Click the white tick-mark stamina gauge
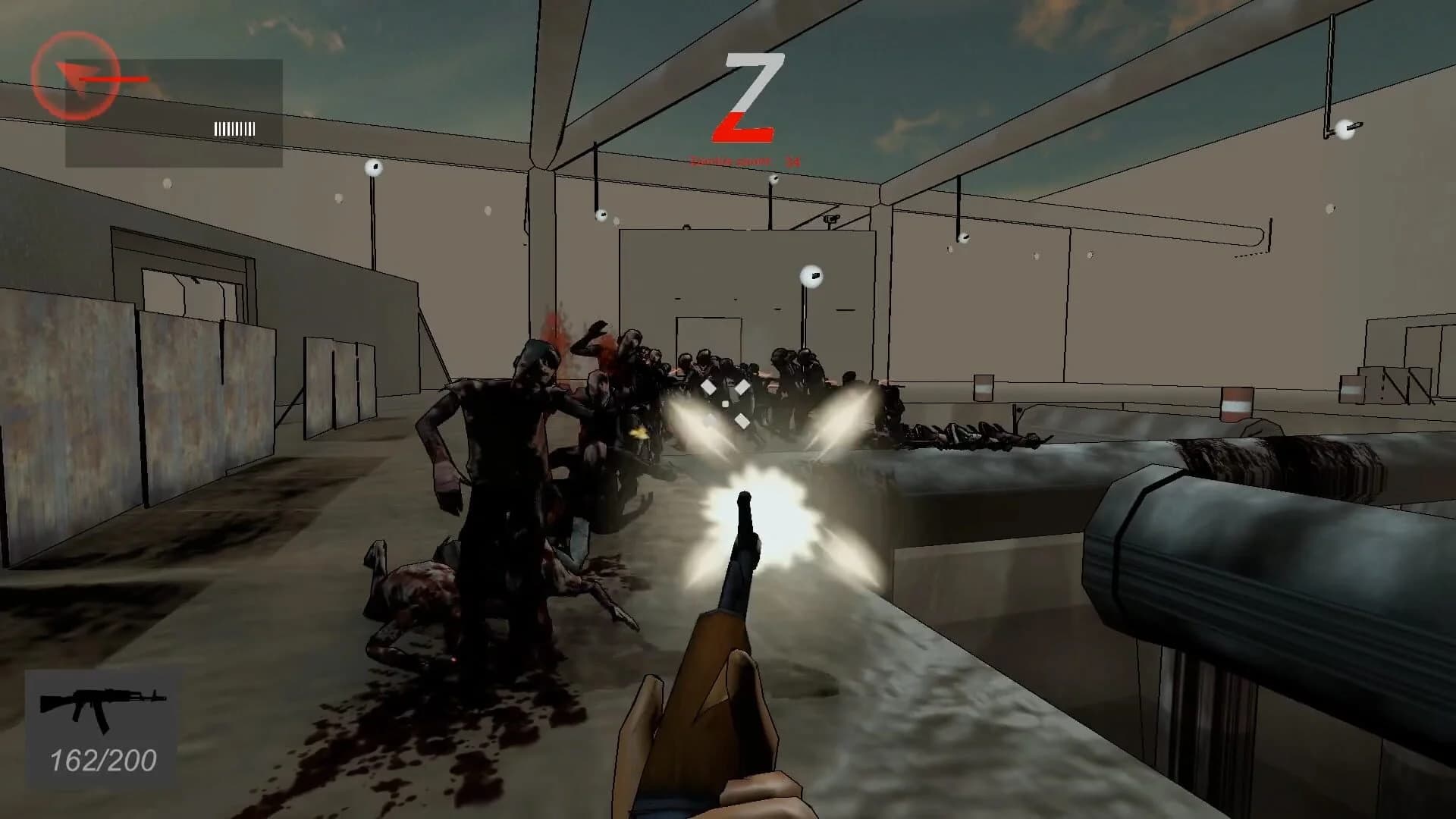 tap(233, 127)
